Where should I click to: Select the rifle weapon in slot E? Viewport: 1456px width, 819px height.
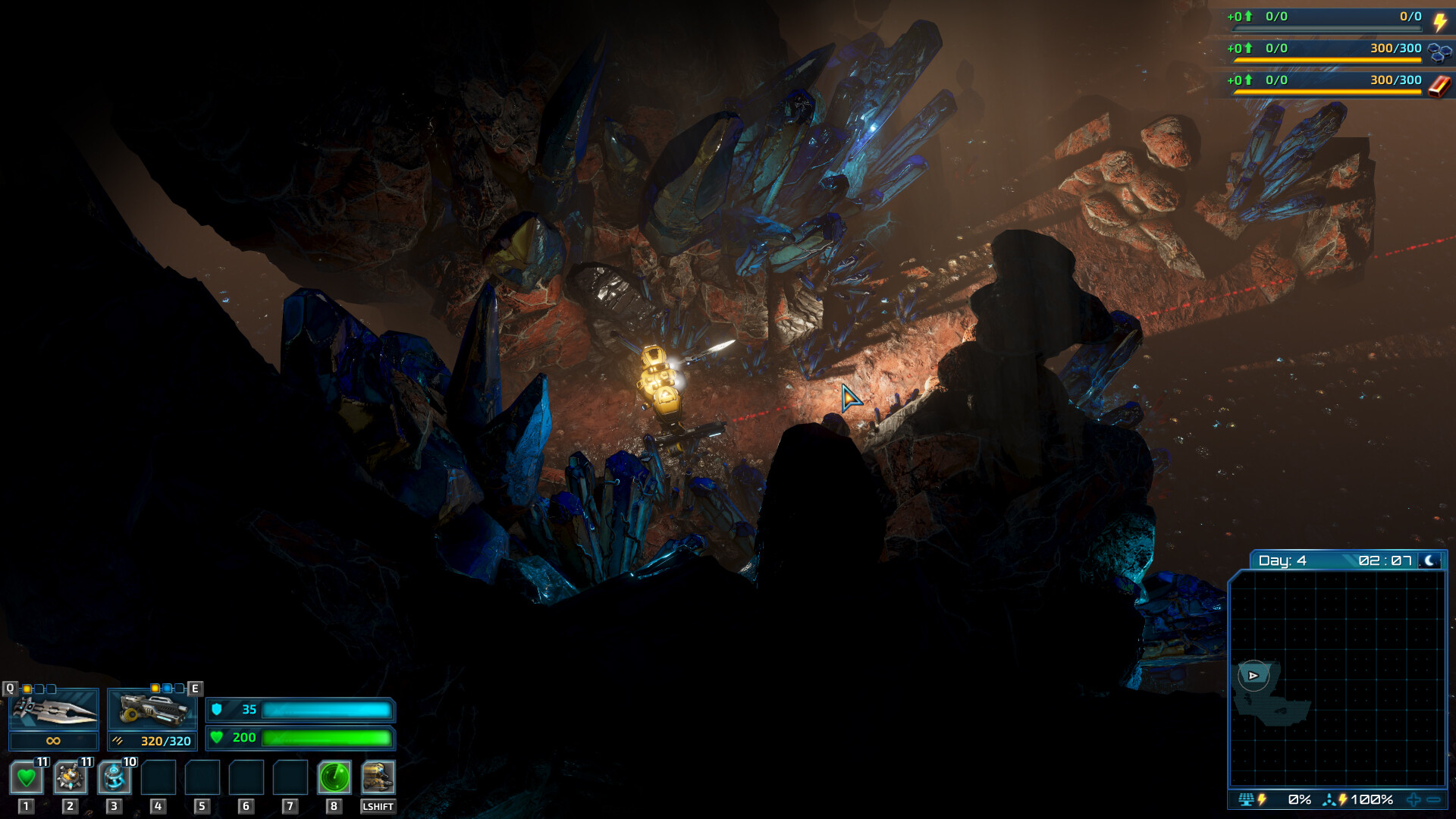click(152, 709)
